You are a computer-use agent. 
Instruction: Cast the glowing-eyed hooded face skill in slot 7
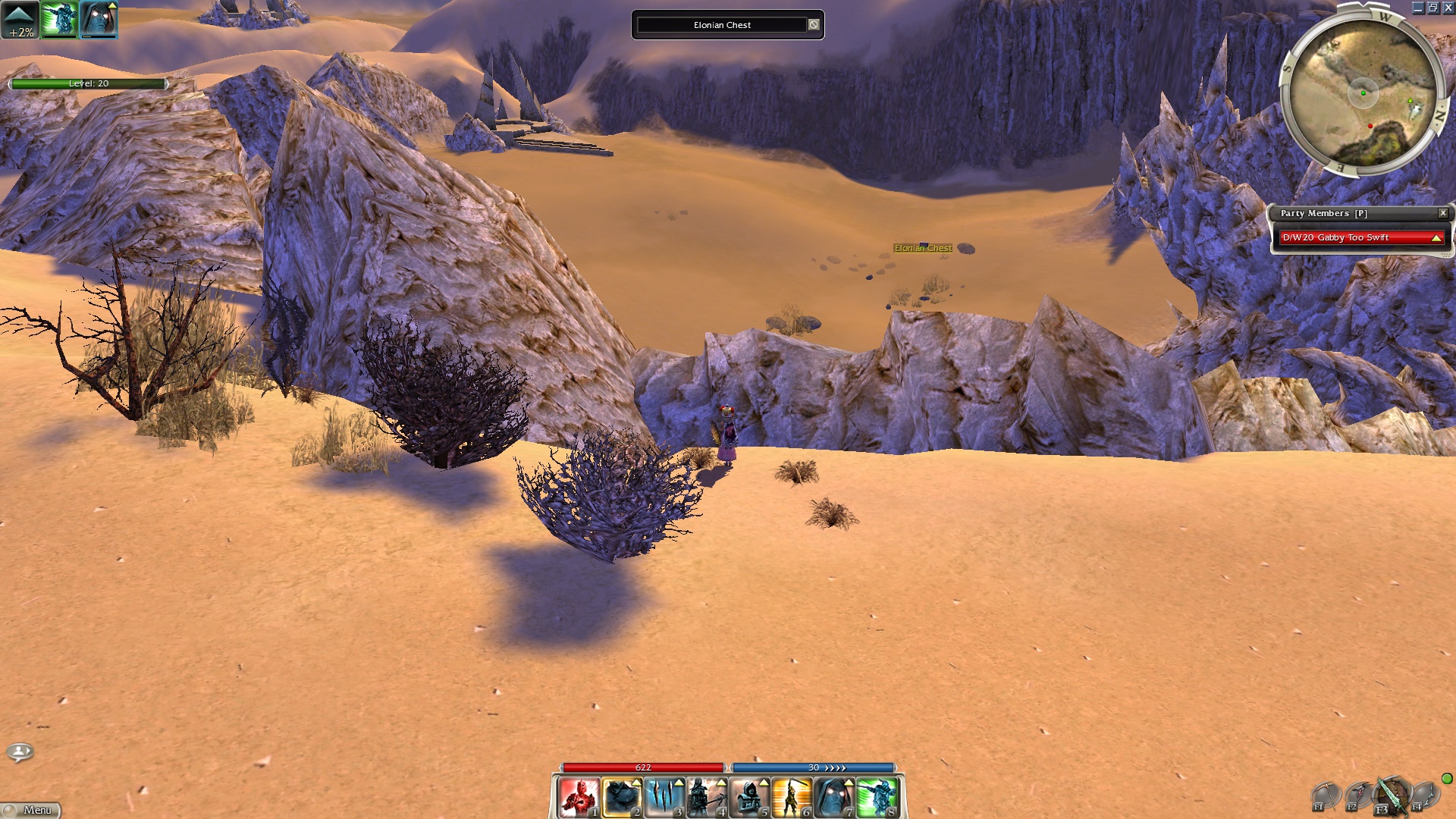[834, 798]
